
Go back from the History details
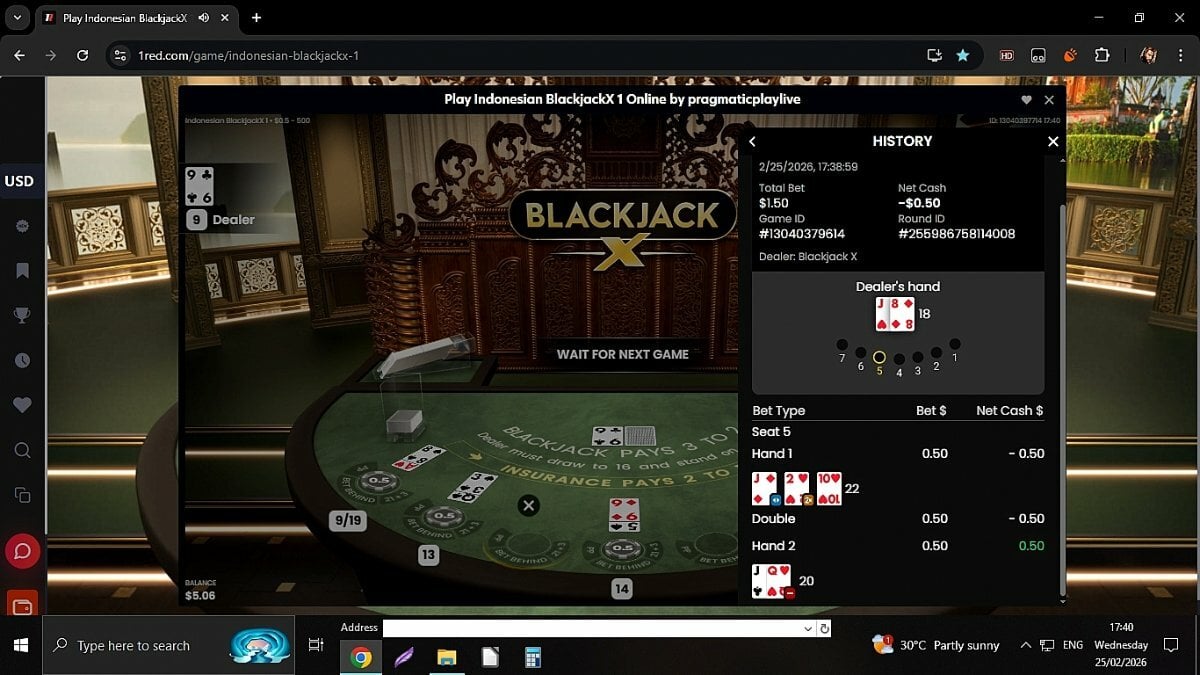click(x=753, y=141)
